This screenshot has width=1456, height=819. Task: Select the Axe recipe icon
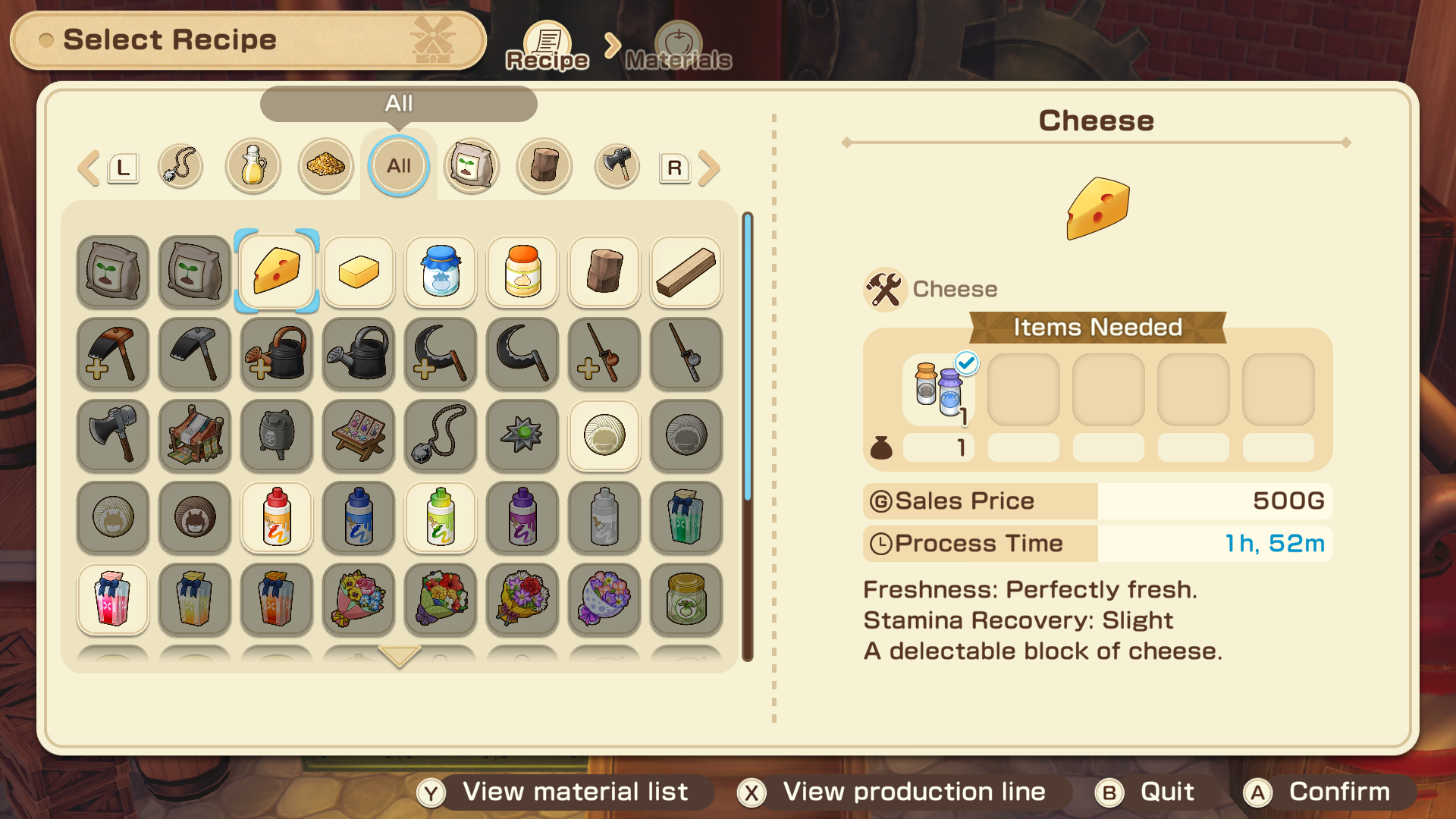112,436
